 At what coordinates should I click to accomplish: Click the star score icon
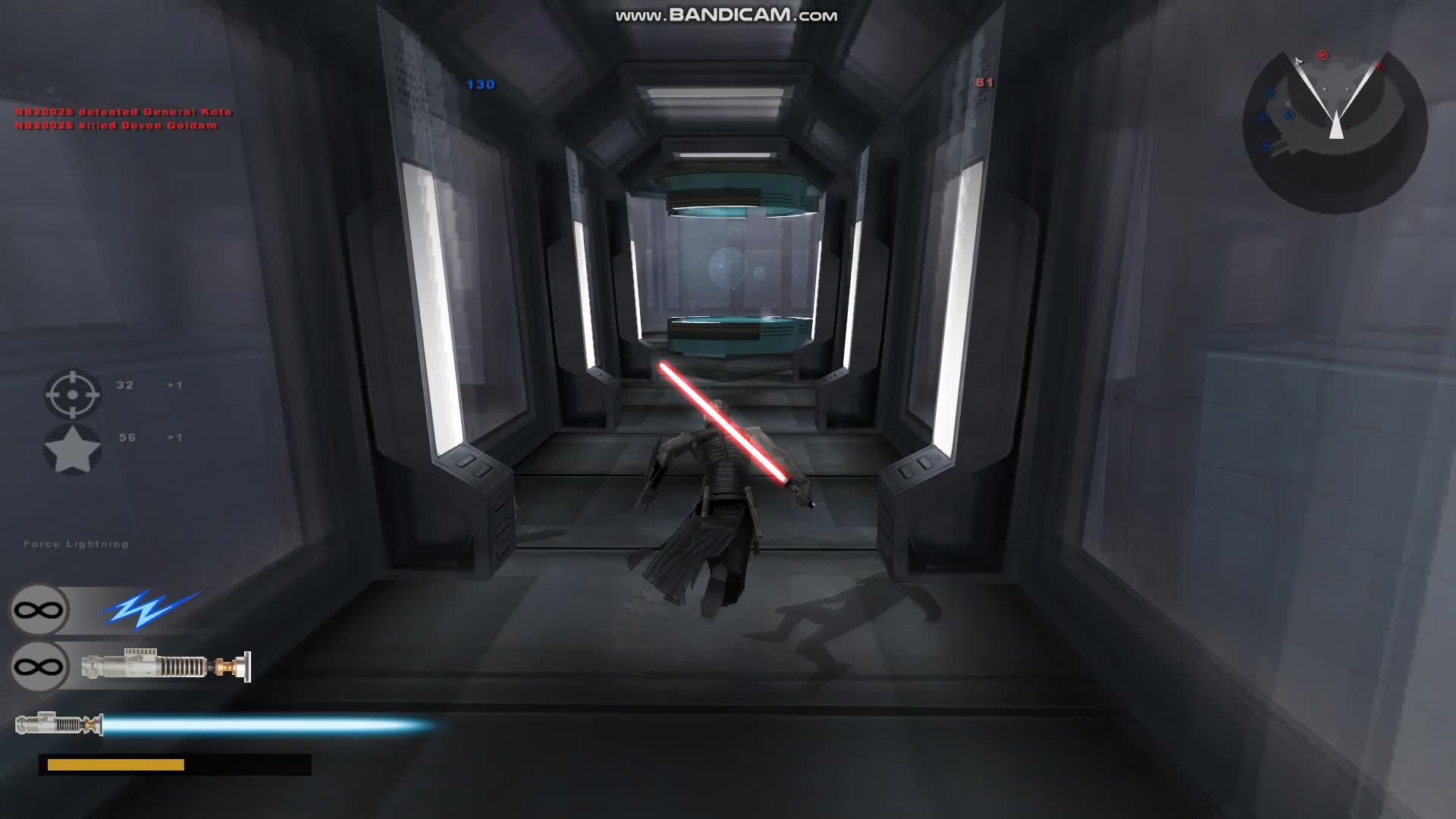point(72,449)
